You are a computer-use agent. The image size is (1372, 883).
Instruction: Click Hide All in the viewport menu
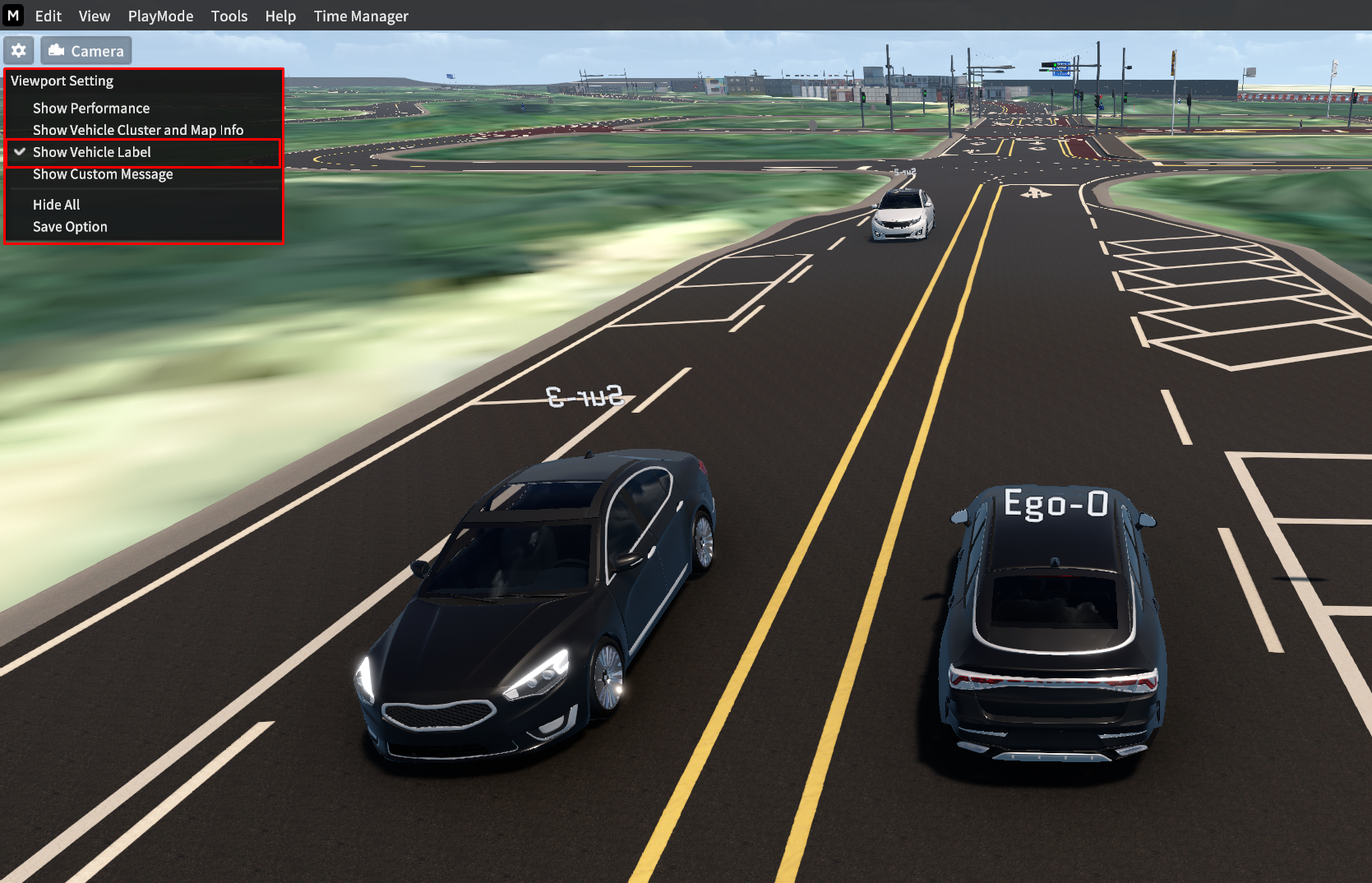[56, 204]
